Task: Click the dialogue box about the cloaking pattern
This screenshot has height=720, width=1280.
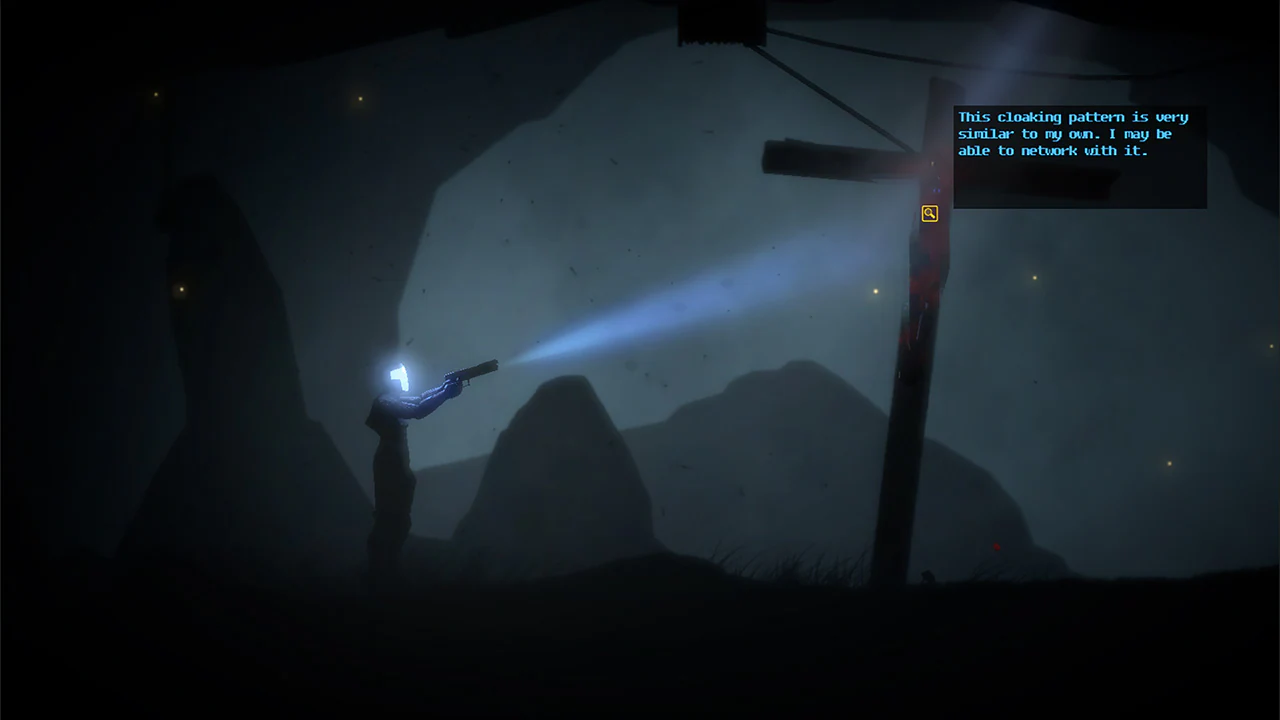Action: [1078, 155]
